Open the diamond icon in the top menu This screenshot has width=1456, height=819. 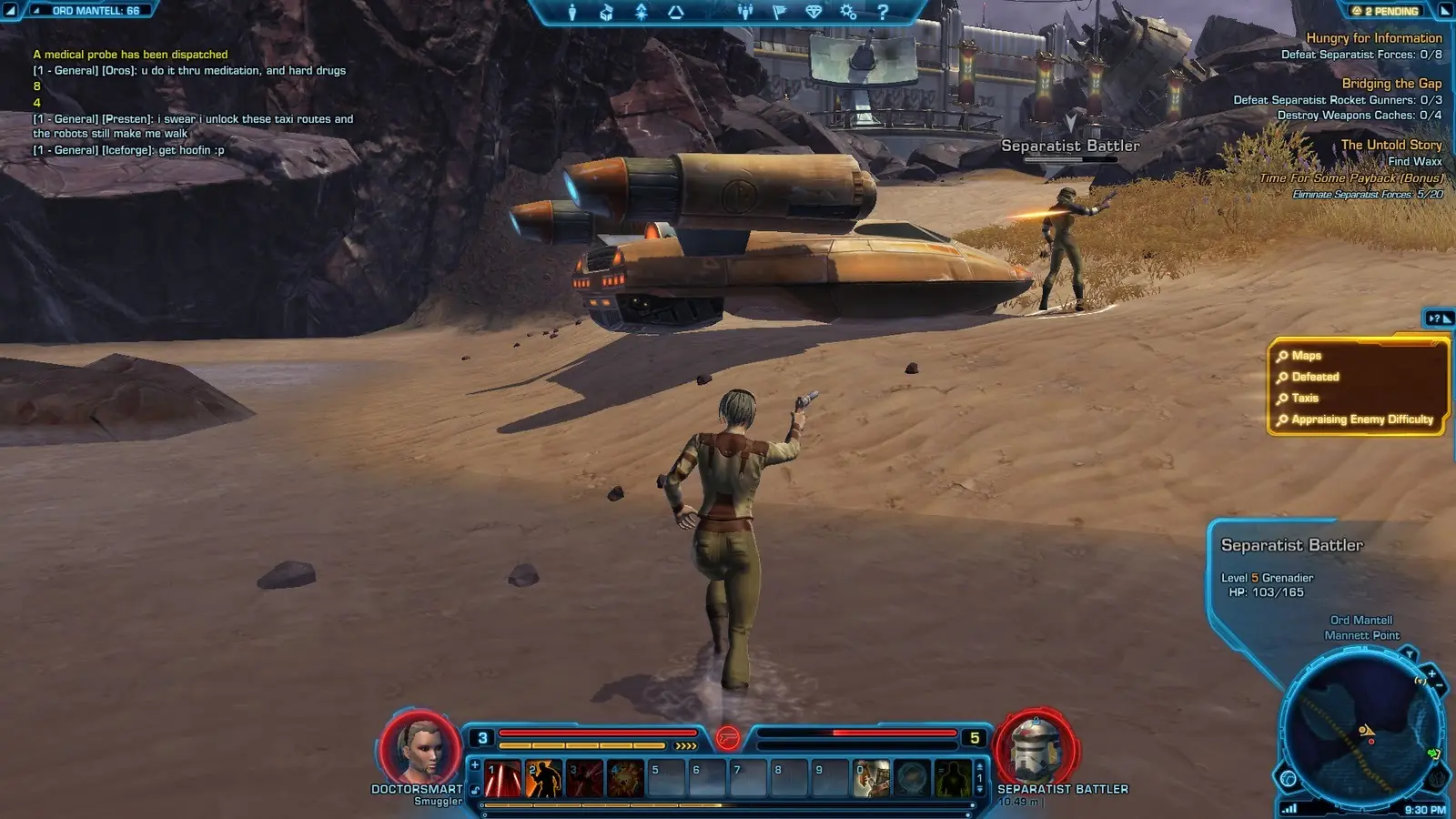814,12
